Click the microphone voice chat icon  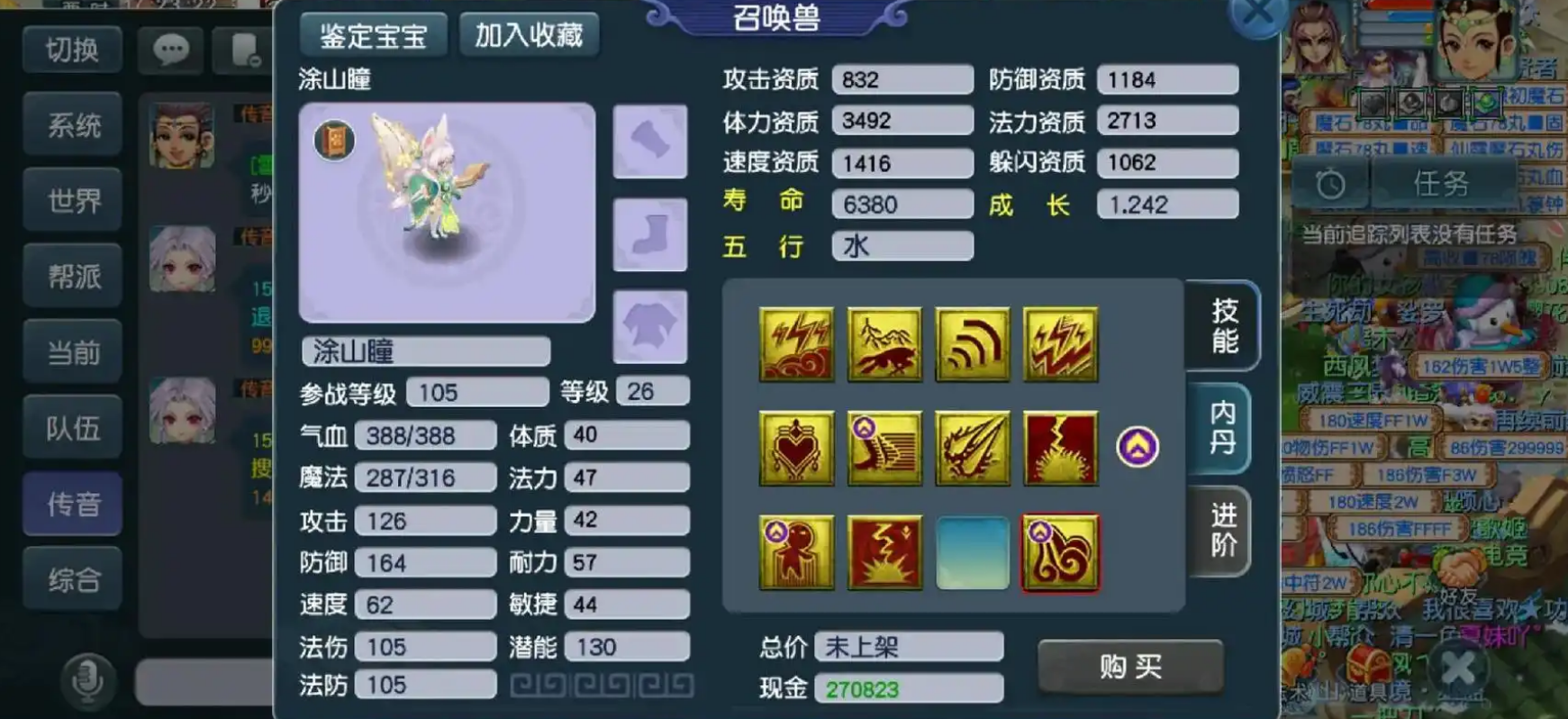tap(87, 682)
